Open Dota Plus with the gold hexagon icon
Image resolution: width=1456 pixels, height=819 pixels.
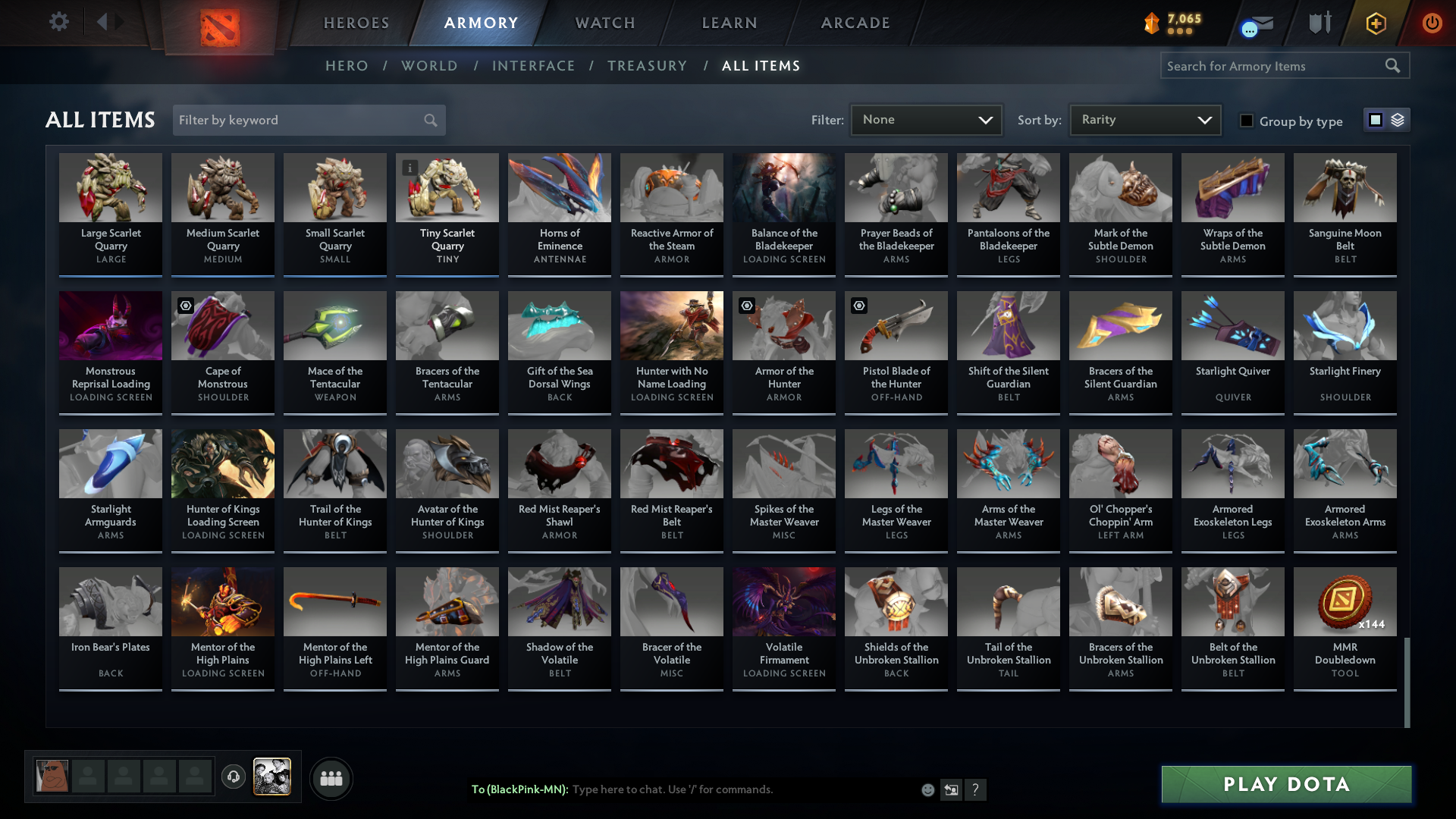pos(1376,23)
